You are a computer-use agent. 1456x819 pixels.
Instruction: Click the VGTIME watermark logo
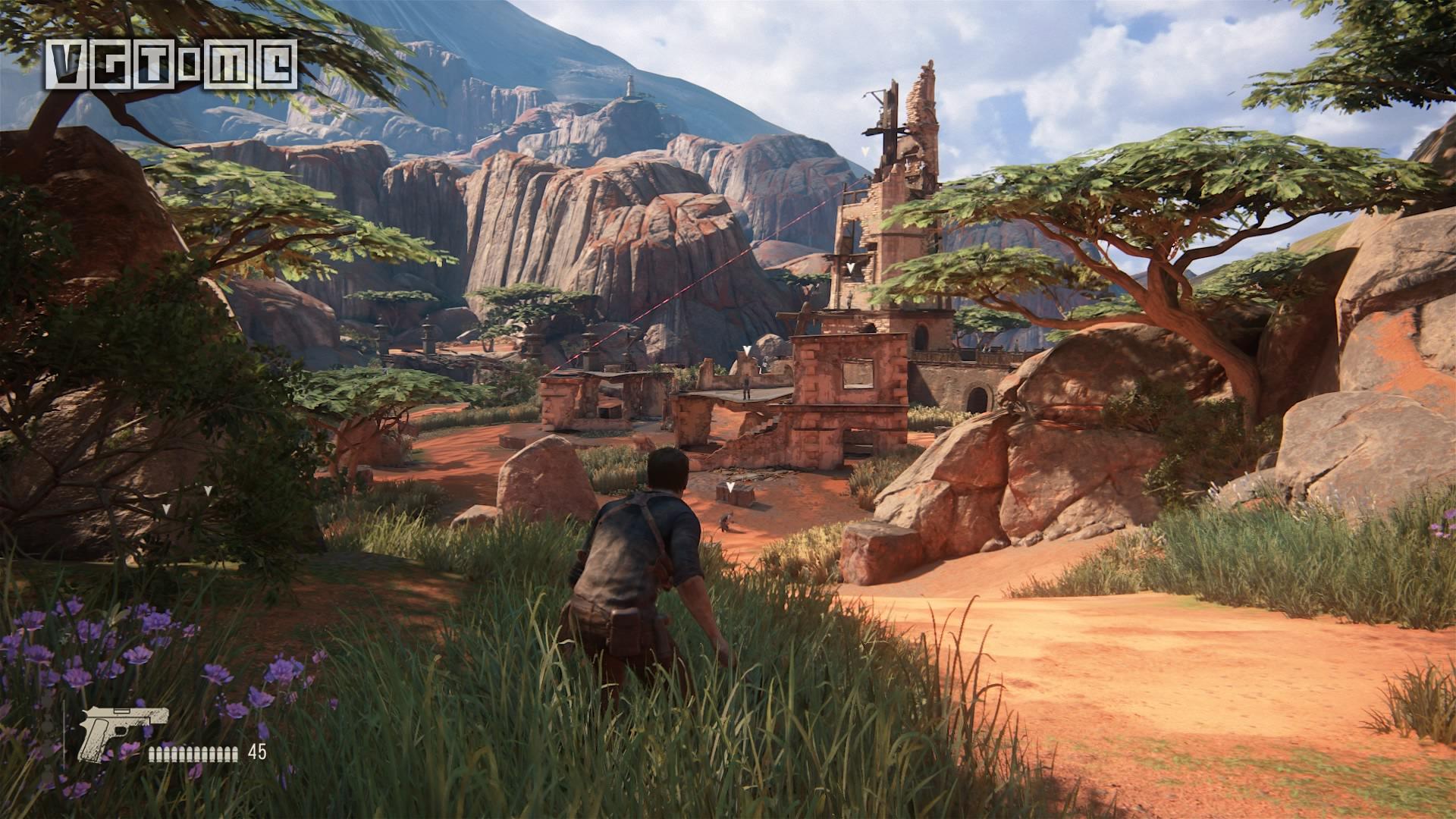point(171,64)
